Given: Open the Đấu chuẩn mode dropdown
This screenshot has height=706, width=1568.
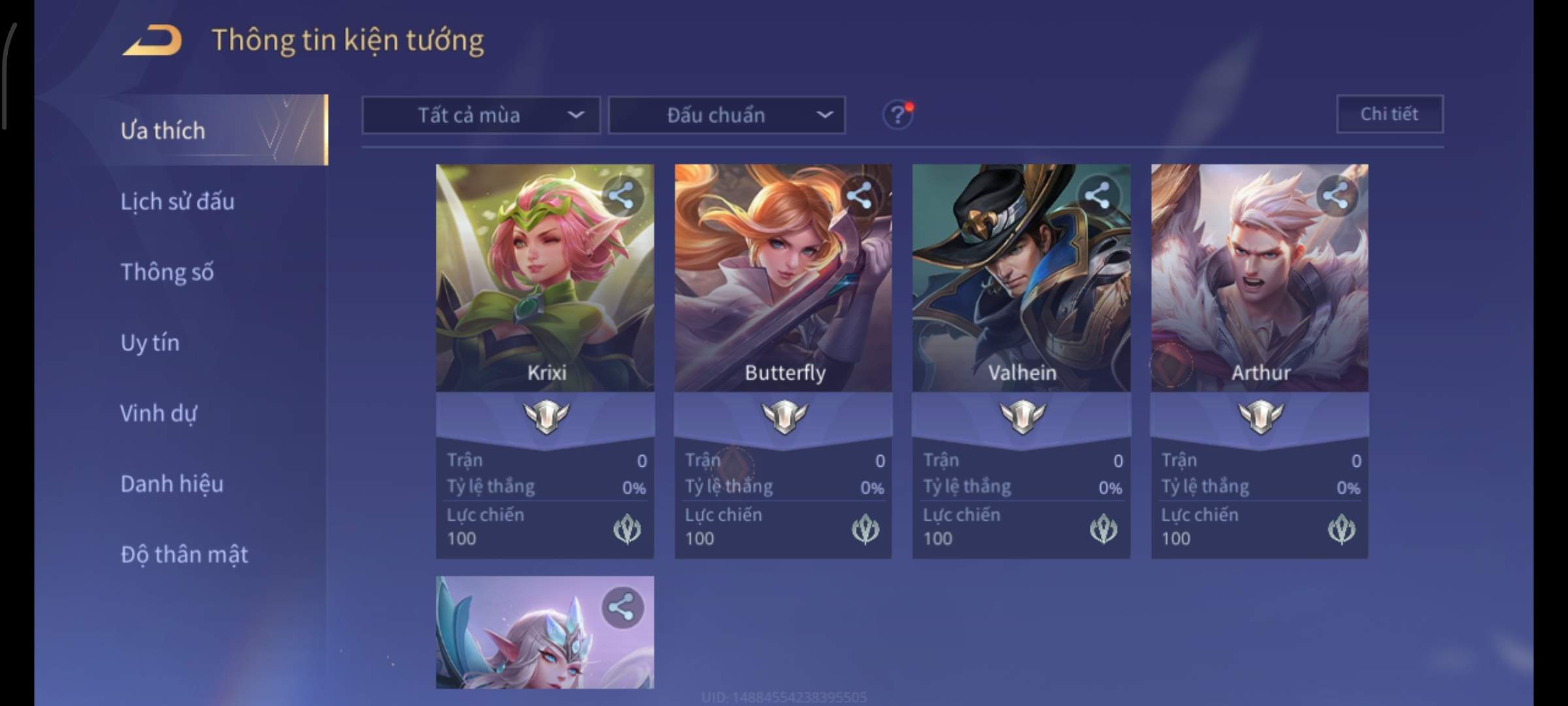Looking at the screenshot, I should (727, 115).
